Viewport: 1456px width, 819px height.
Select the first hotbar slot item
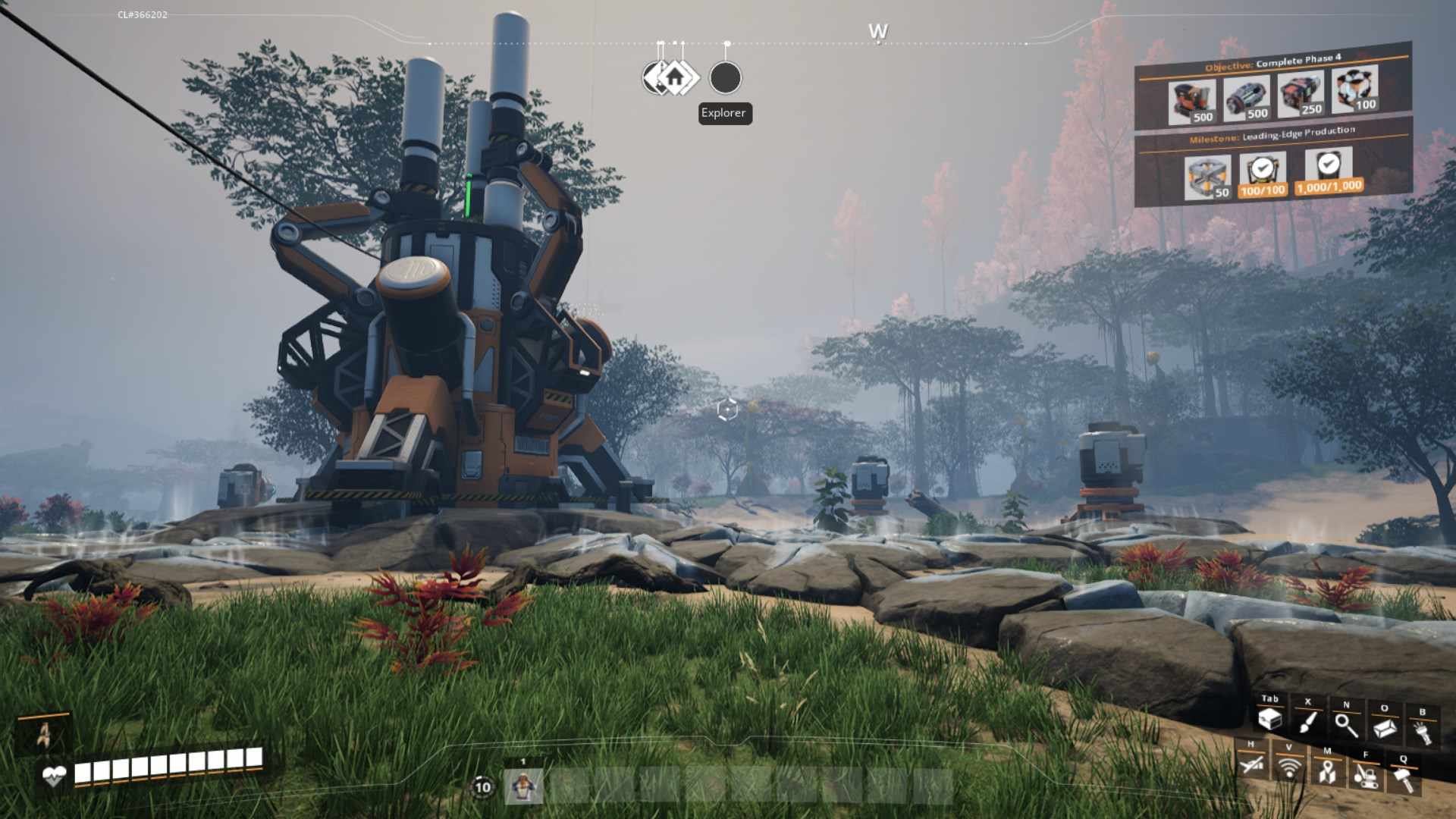[523, 787]
